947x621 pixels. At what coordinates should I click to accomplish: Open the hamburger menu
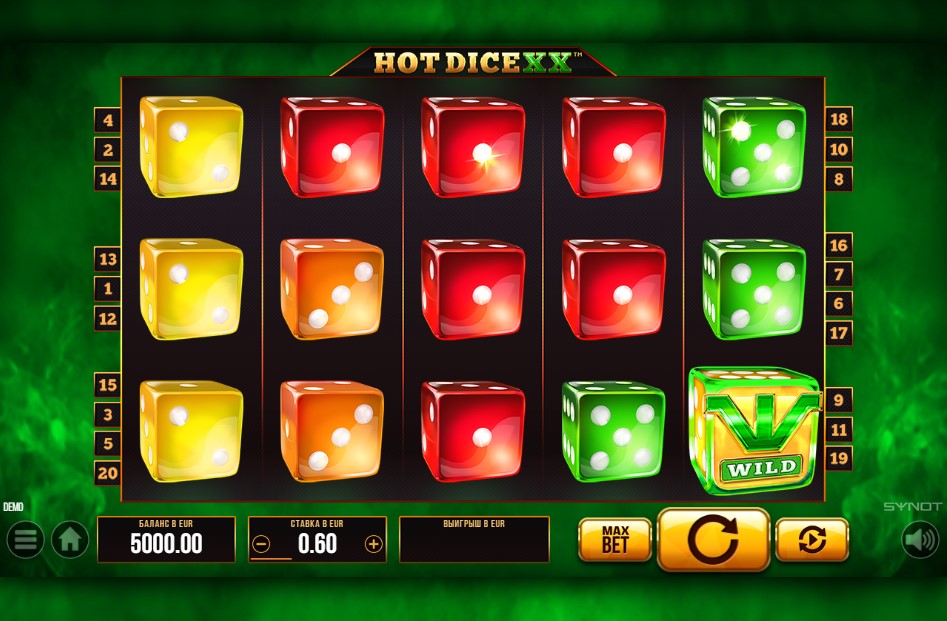[x=25, y=540]
